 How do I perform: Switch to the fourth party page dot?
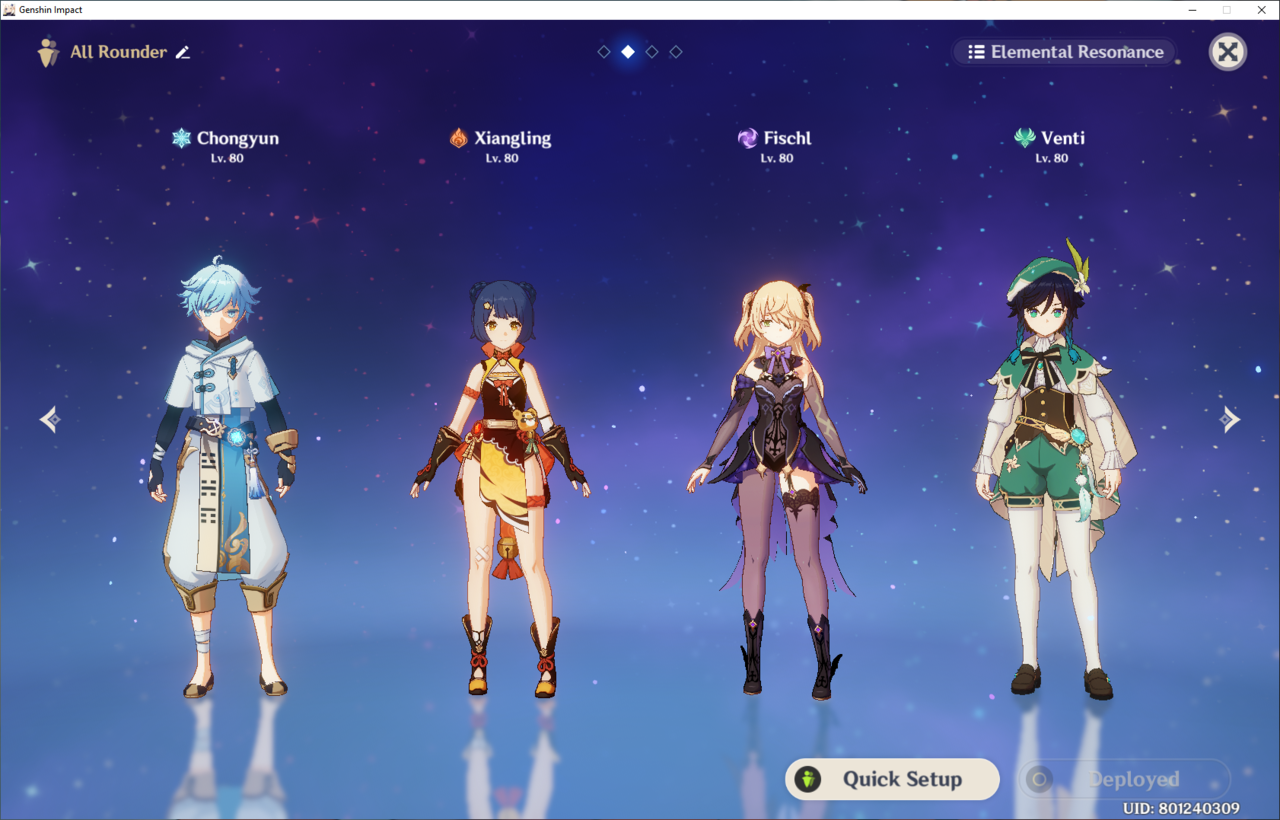tap(676, 51)
